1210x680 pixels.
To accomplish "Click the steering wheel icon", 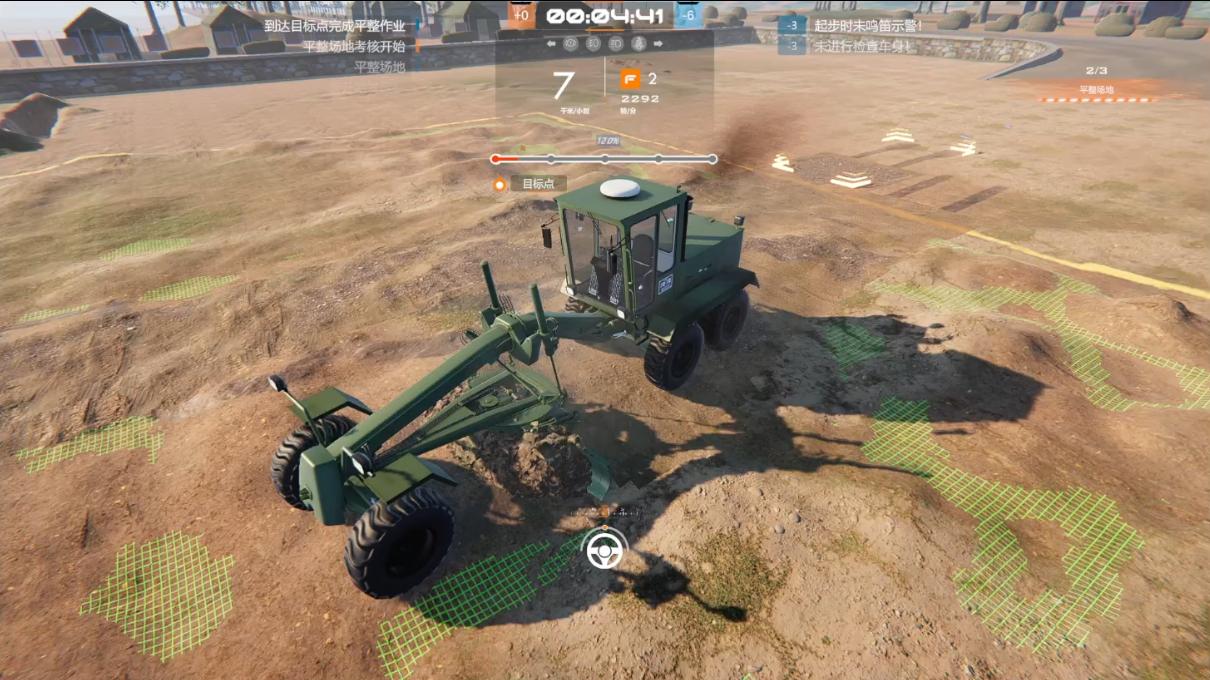I will [x=605, y=548].
